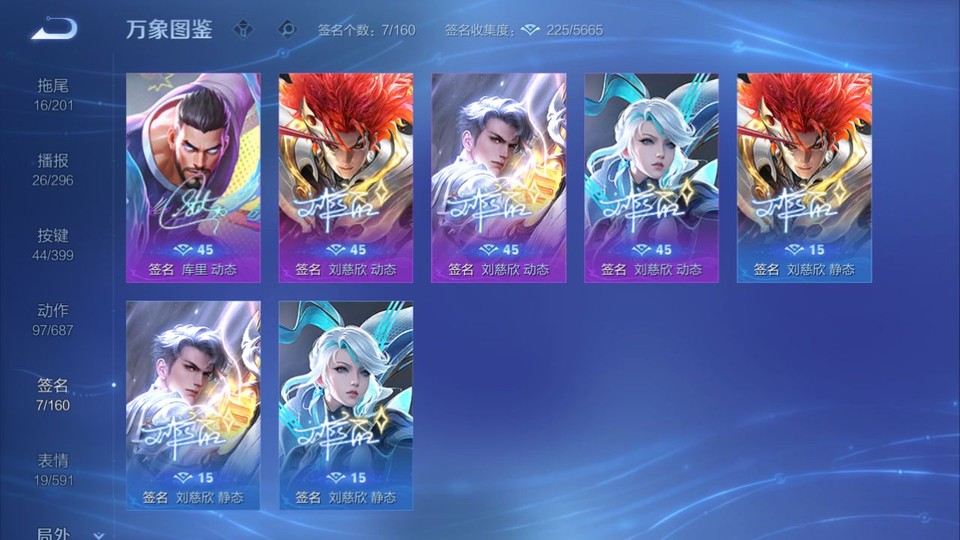Show the 动作 collection

coord(53,319)
